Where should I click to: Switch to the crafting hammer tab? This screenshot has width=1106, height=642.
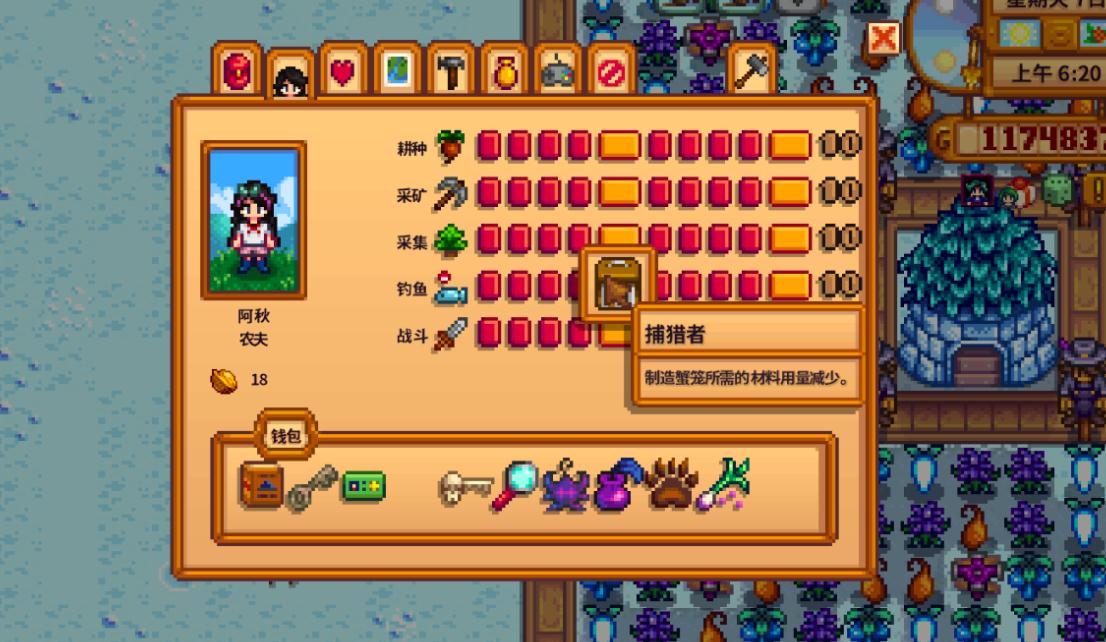(451, 72)
